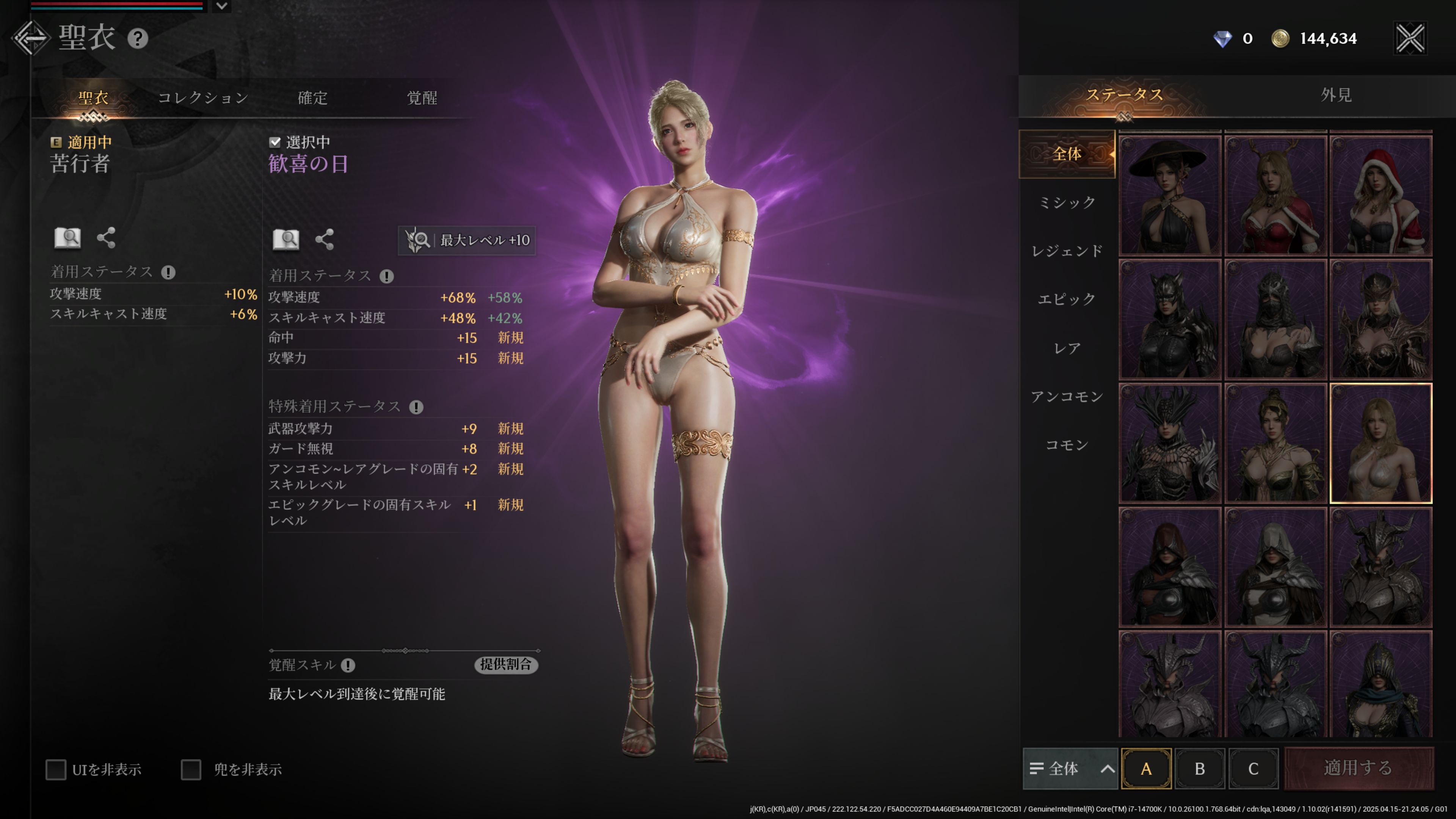Close the costume screen with X
Viewport: 1456px width, 819px height.
pyautogui.click(x=1410, y=38)
